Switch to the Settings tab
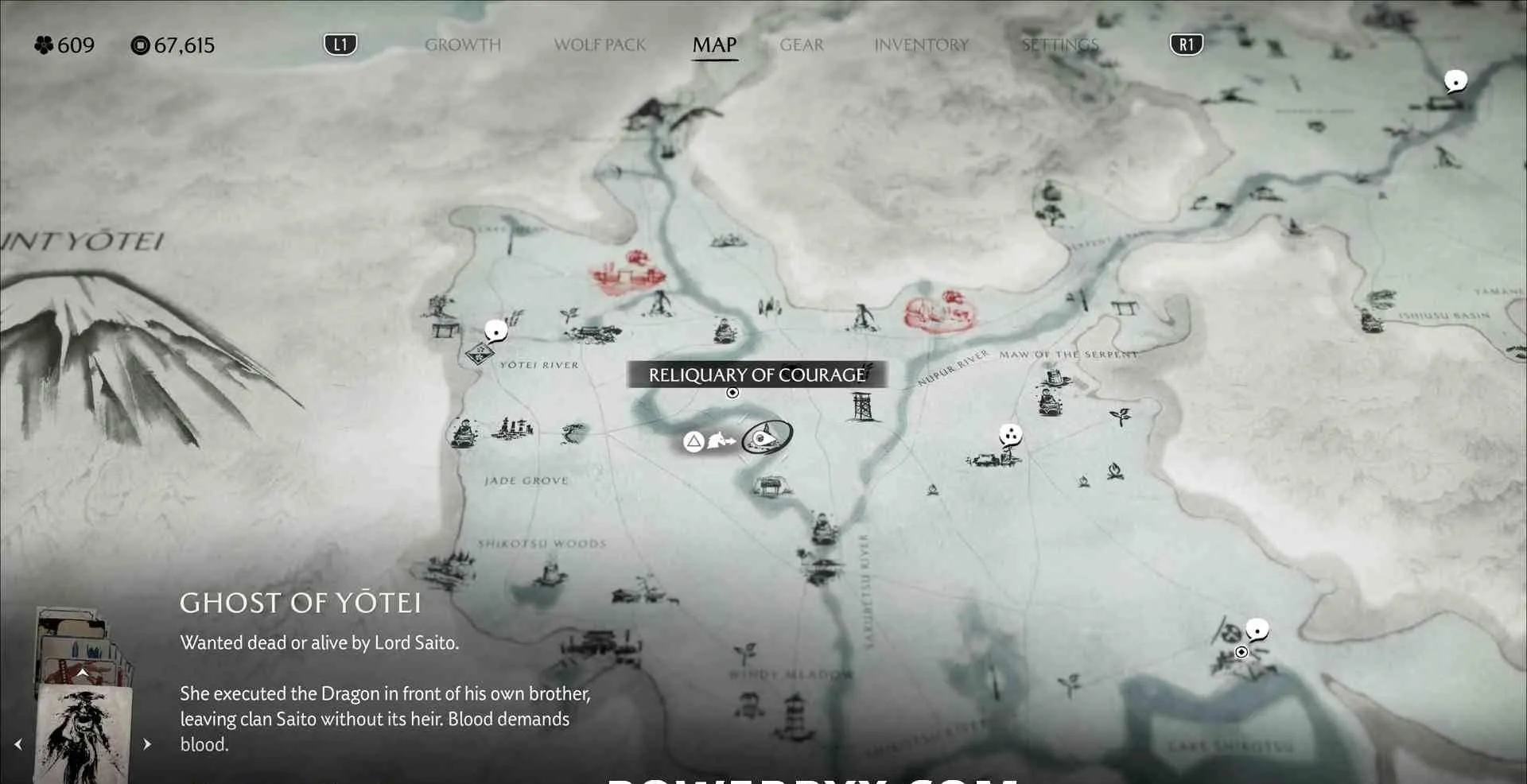Image resolution: width=1527 pixels, height=784 pixels. [1059, 45]
